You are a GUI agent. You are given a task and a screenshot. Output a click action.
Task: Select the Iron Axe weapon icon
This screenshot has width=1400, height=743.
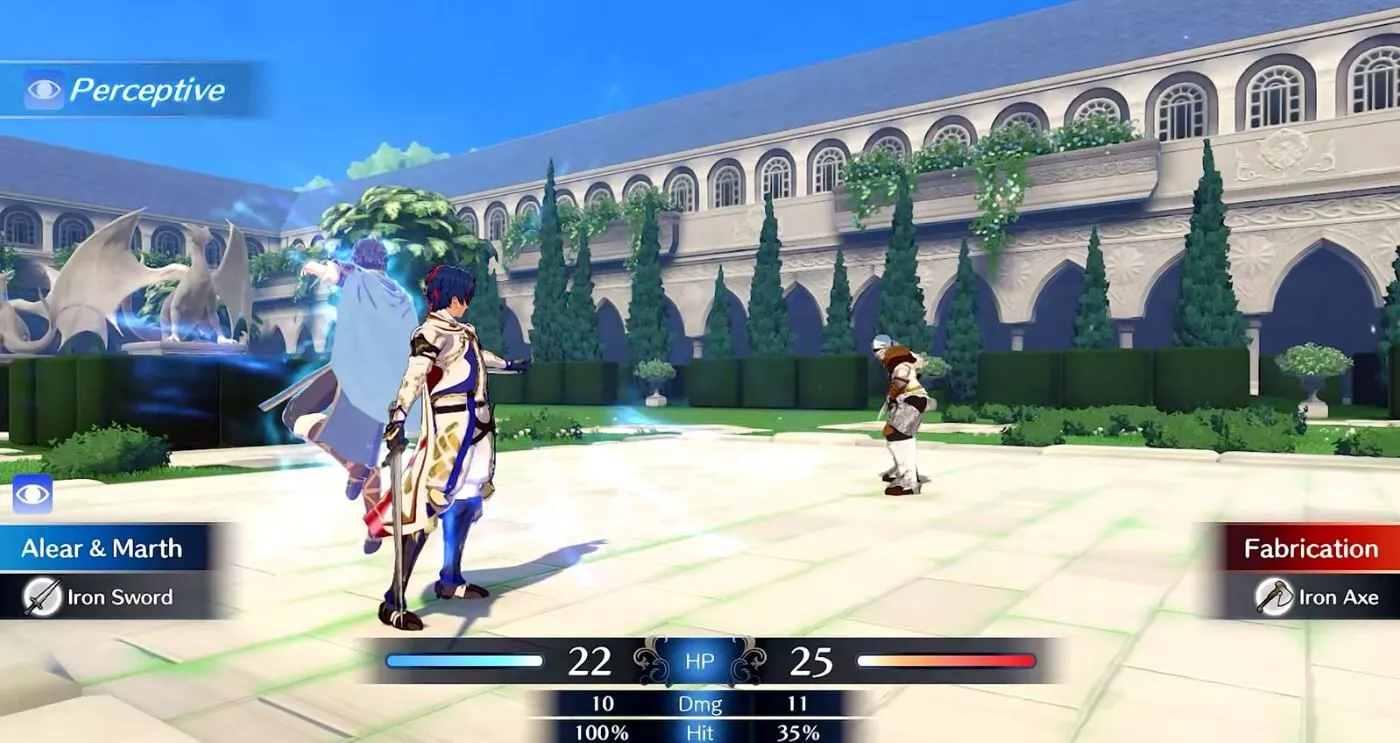(x=1274, y=597)
